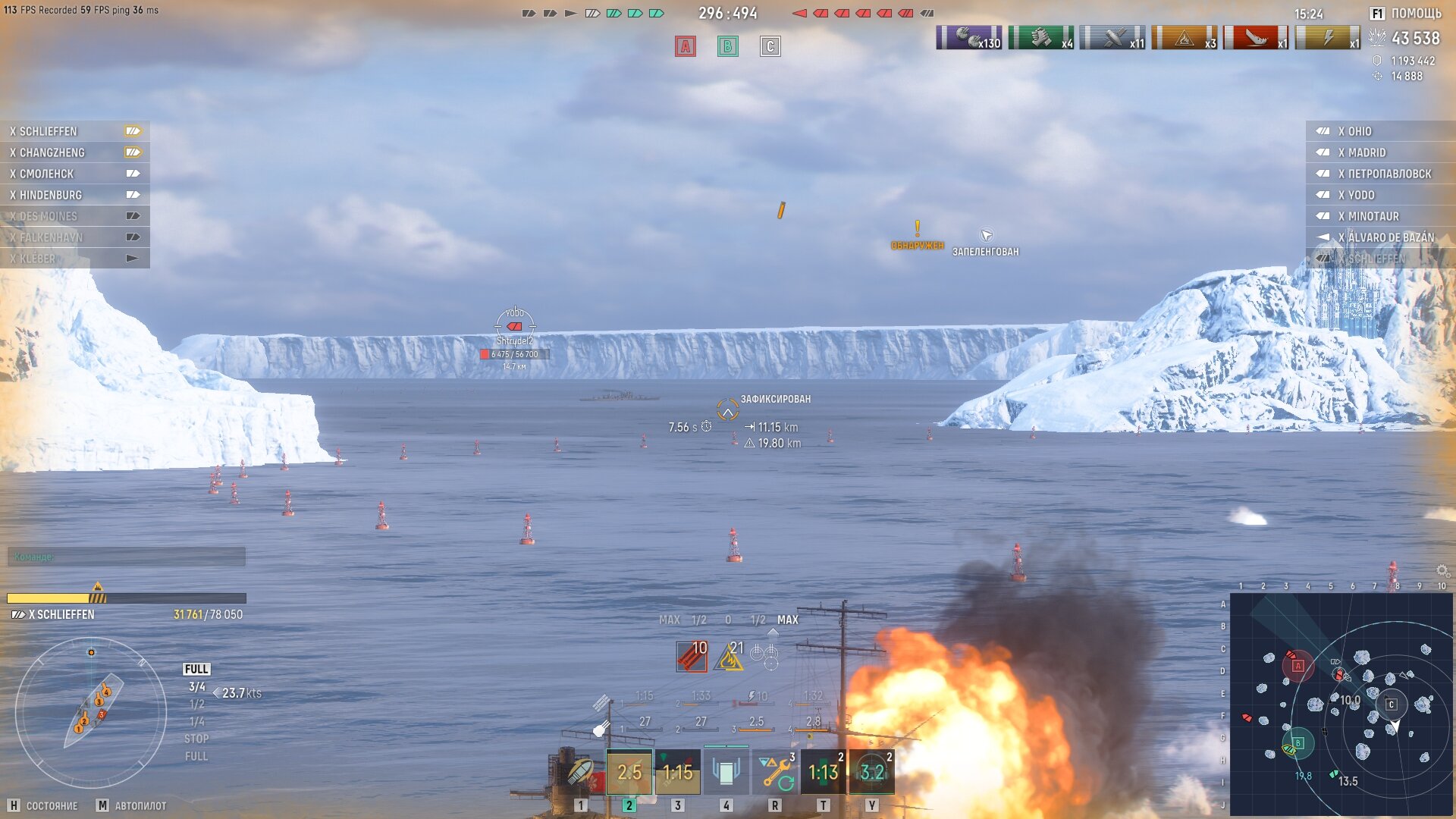
Task: Choose the highlighted second ammo slot
Action: point(629,773)
